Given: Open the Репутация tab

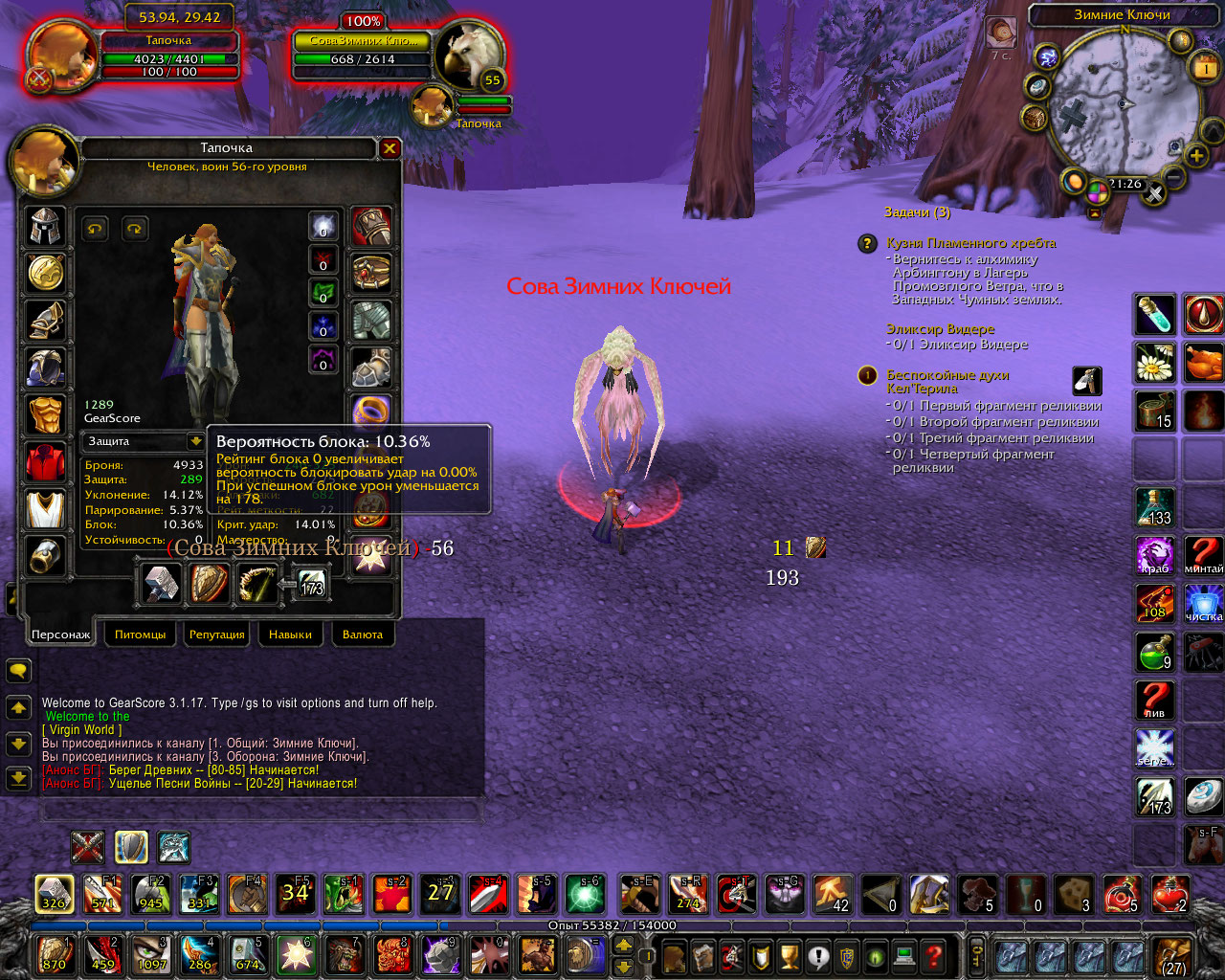Looking at the screenshot, I should 217,635.
